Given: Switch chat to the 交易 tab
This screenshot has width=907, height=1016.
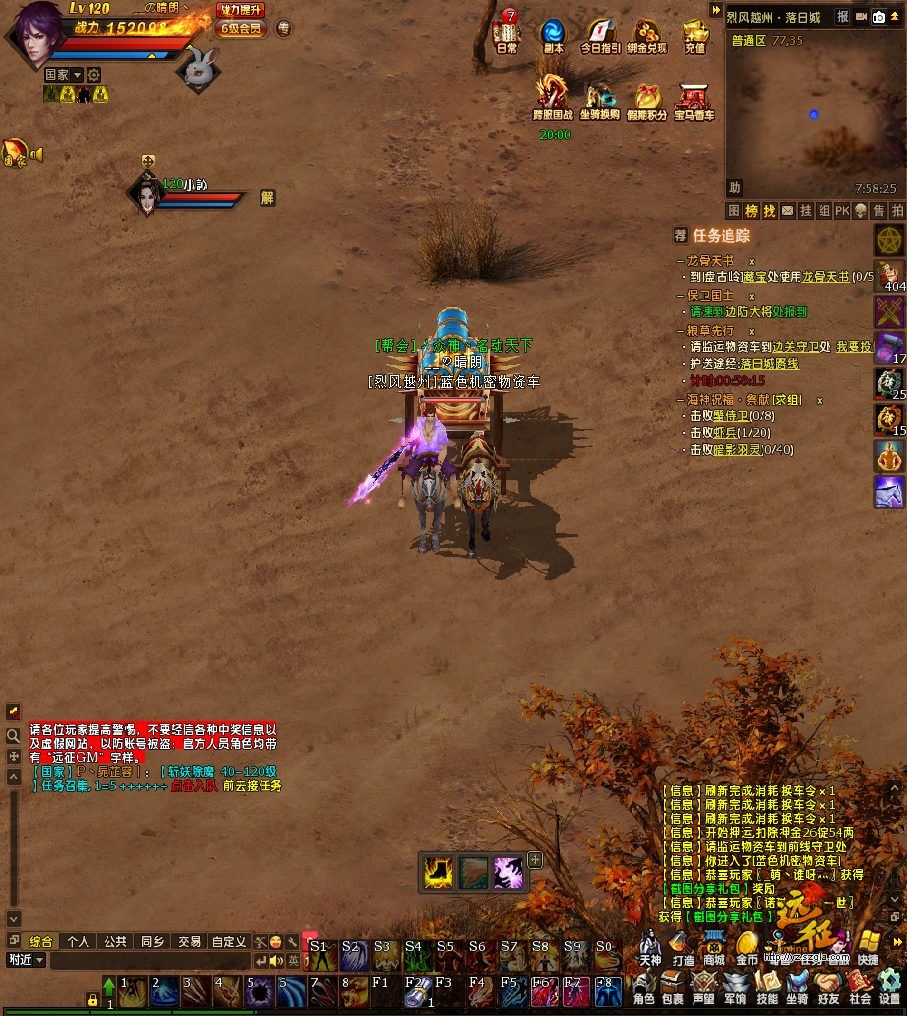Looking at the screenshot, I should tap(189, 941).
